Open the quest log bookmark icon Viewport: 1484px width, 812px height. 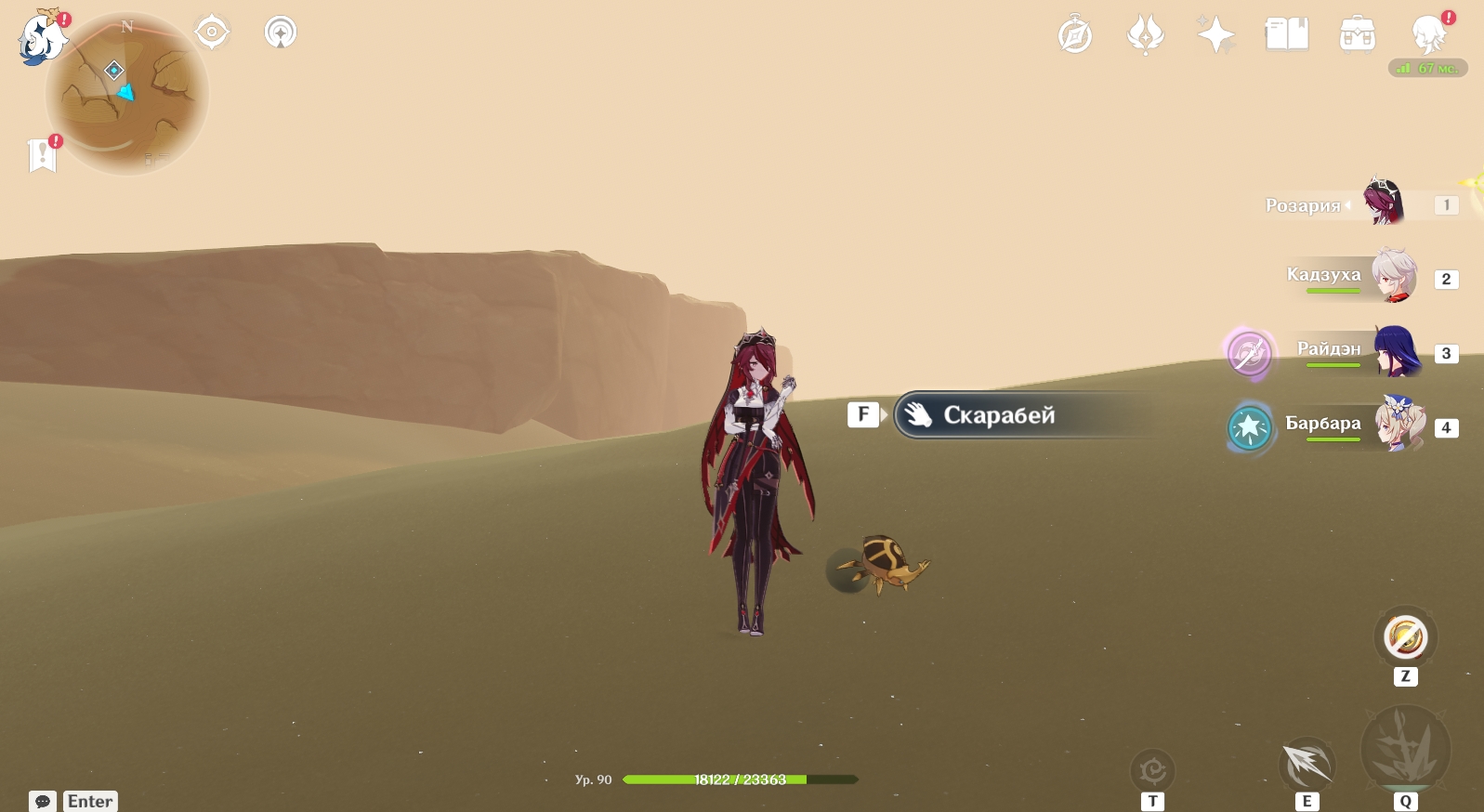[x=43, y=154]
